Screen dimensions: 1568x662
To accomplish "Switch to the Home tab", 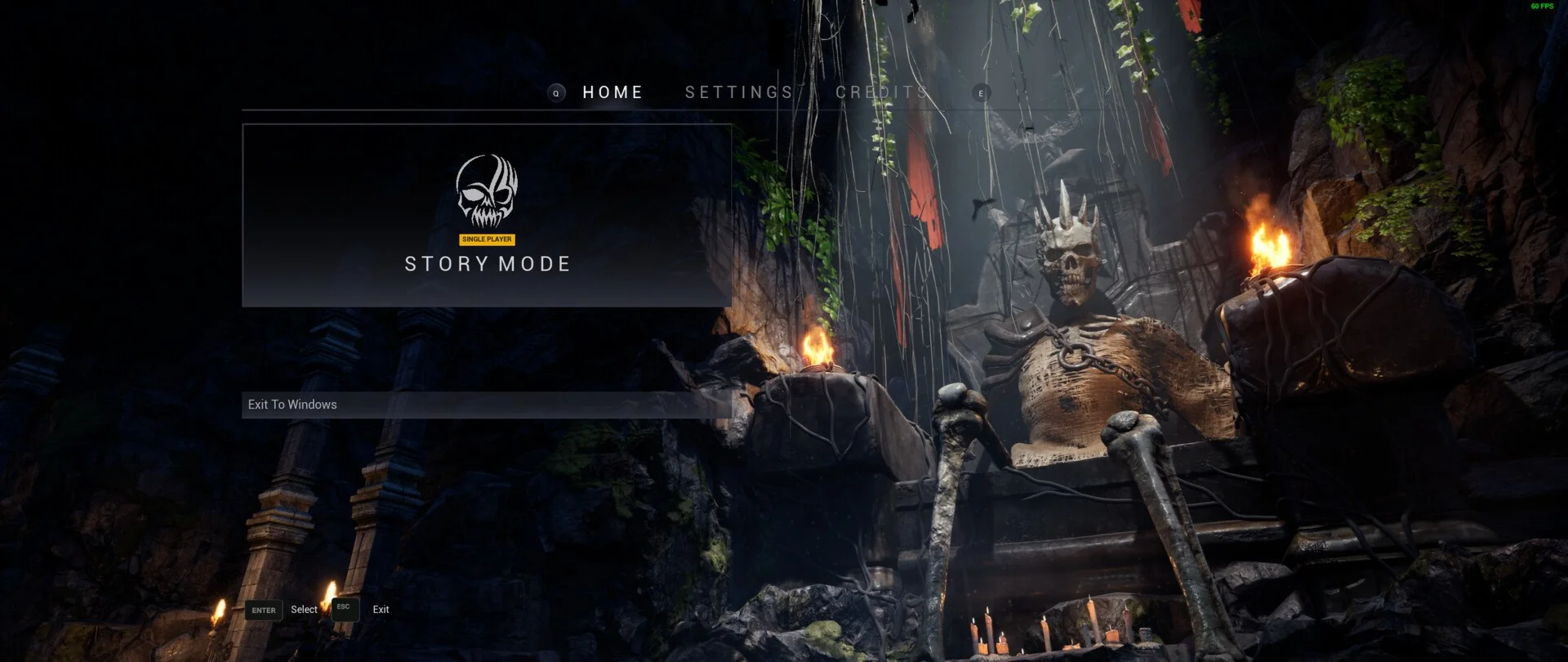I will (612, 92).
